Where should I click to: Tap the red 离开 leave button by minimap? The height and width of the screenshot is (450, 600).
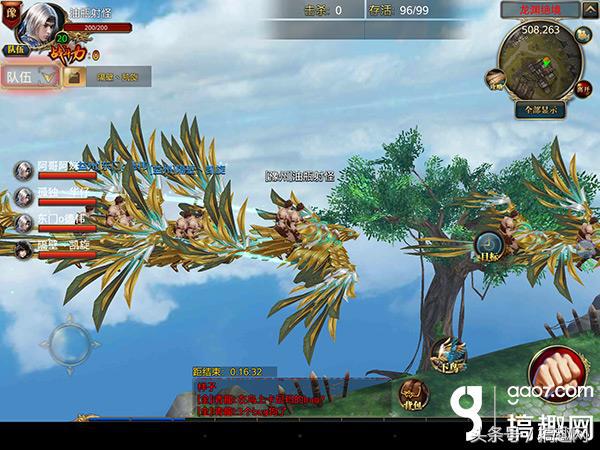click(x=583, y=87)
